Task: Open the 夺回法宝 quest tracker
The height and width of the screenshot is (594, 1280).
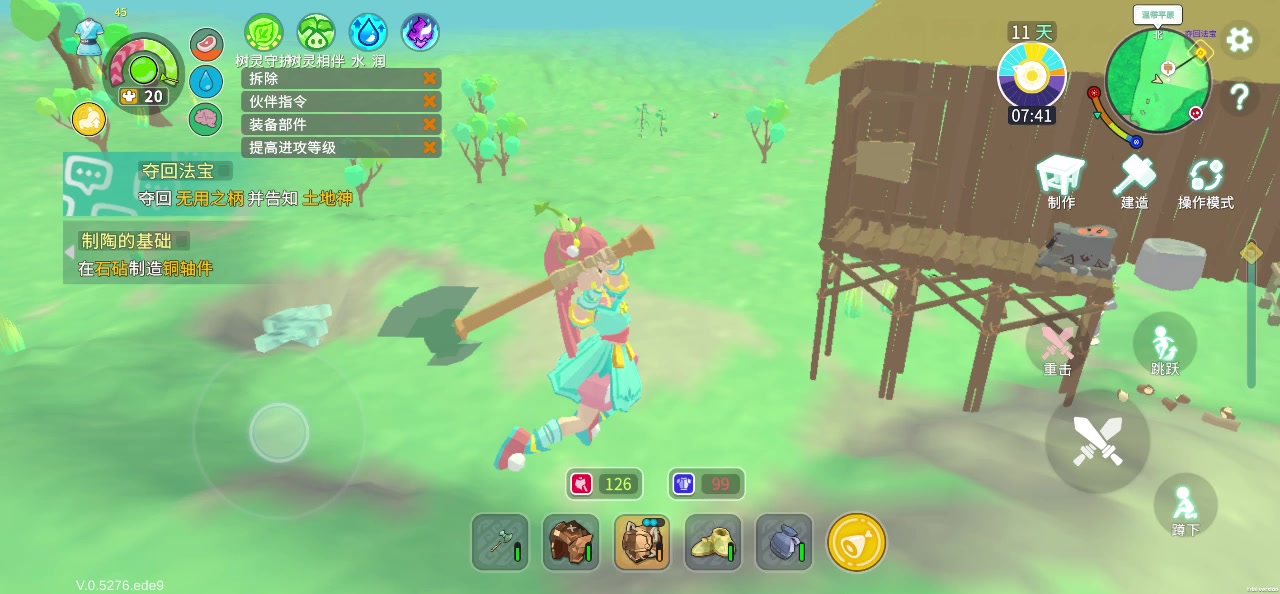Action: 185,172
